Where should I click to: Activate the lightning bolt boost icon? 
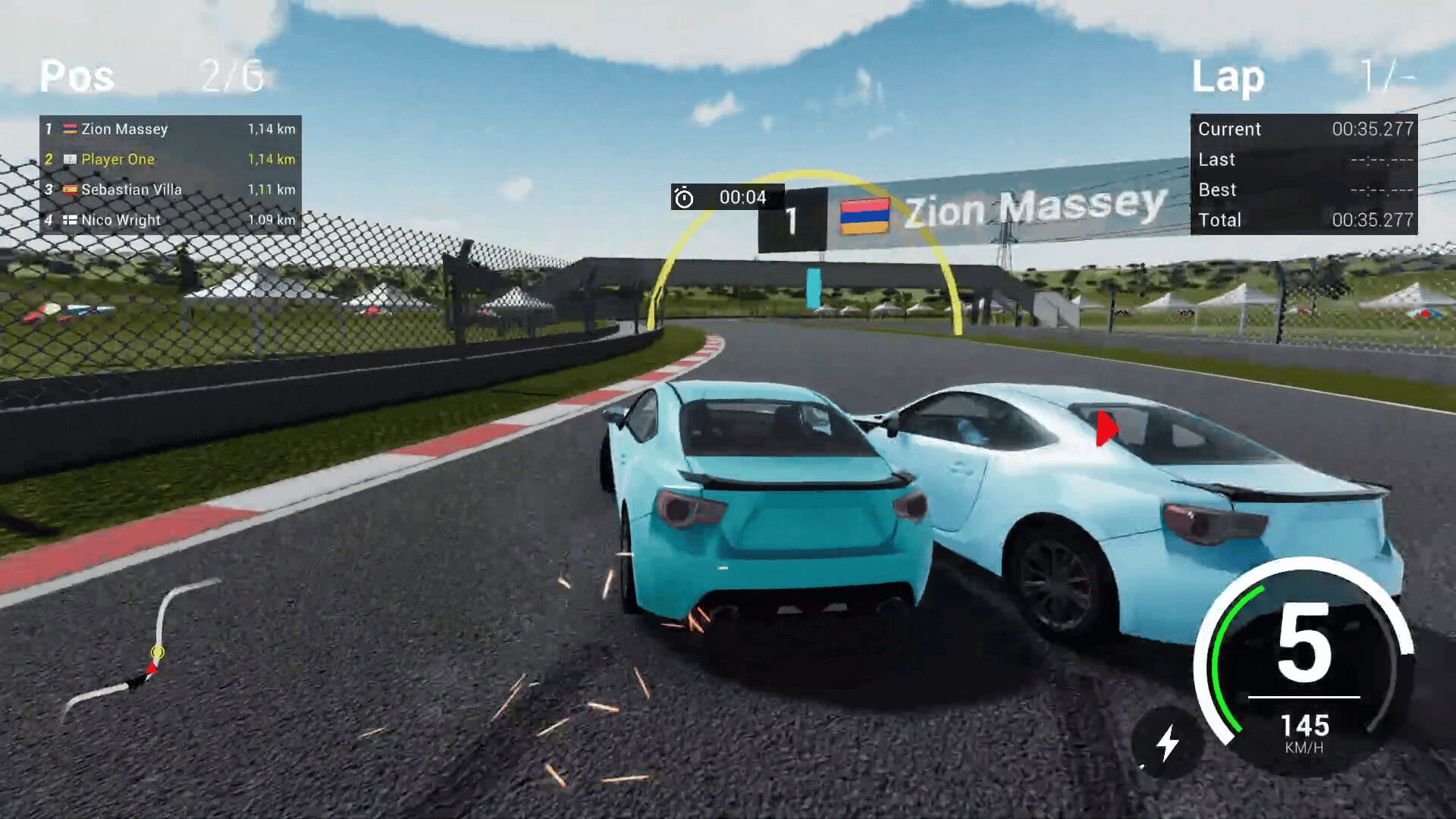coord(1167,742)
